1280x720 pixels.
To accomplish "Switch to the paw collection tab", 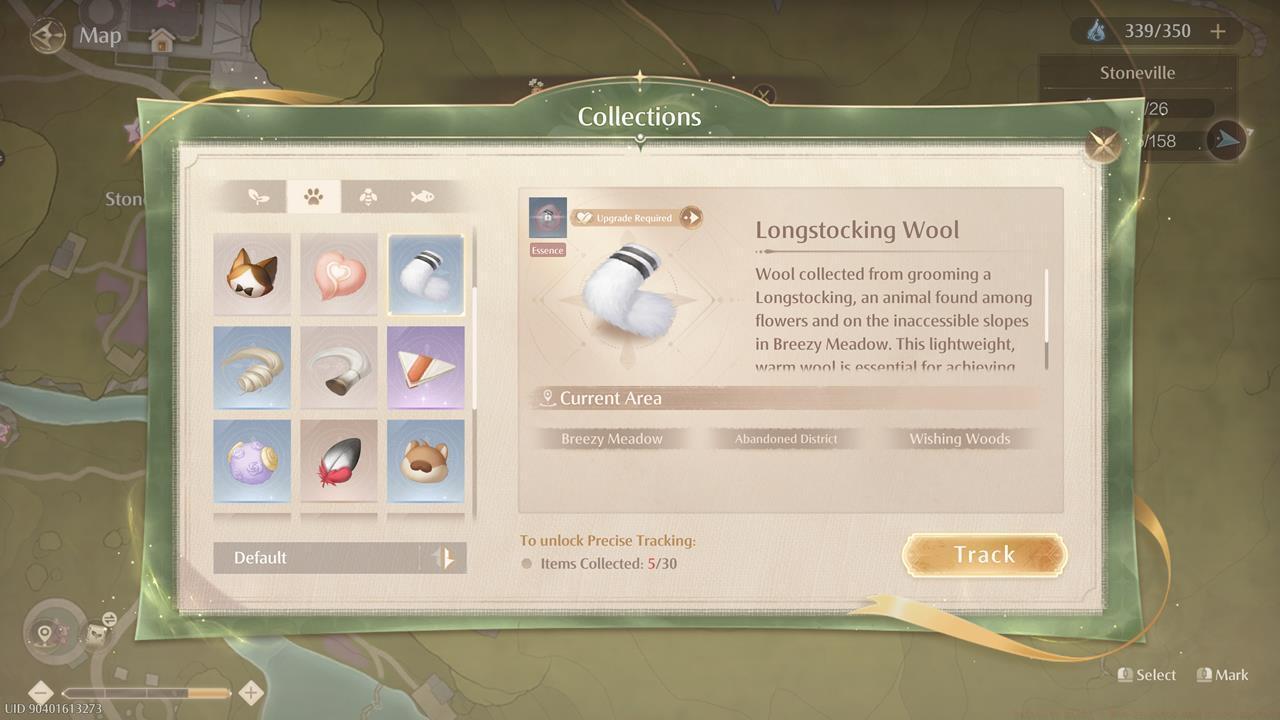I will [x=315, y=196].
